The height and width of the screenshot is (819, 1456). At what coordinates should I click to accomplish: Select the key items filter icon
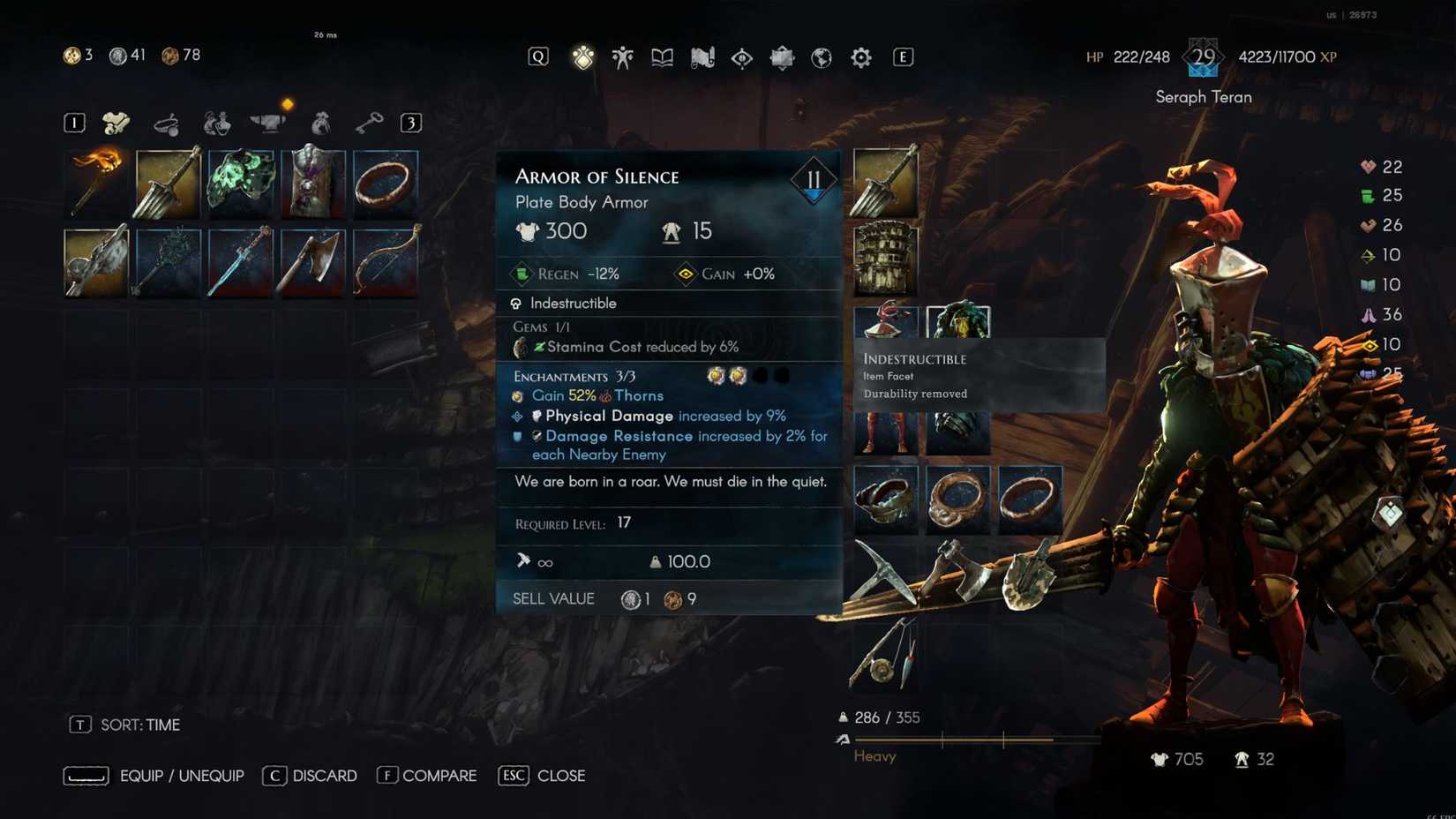tap(370, 123)
